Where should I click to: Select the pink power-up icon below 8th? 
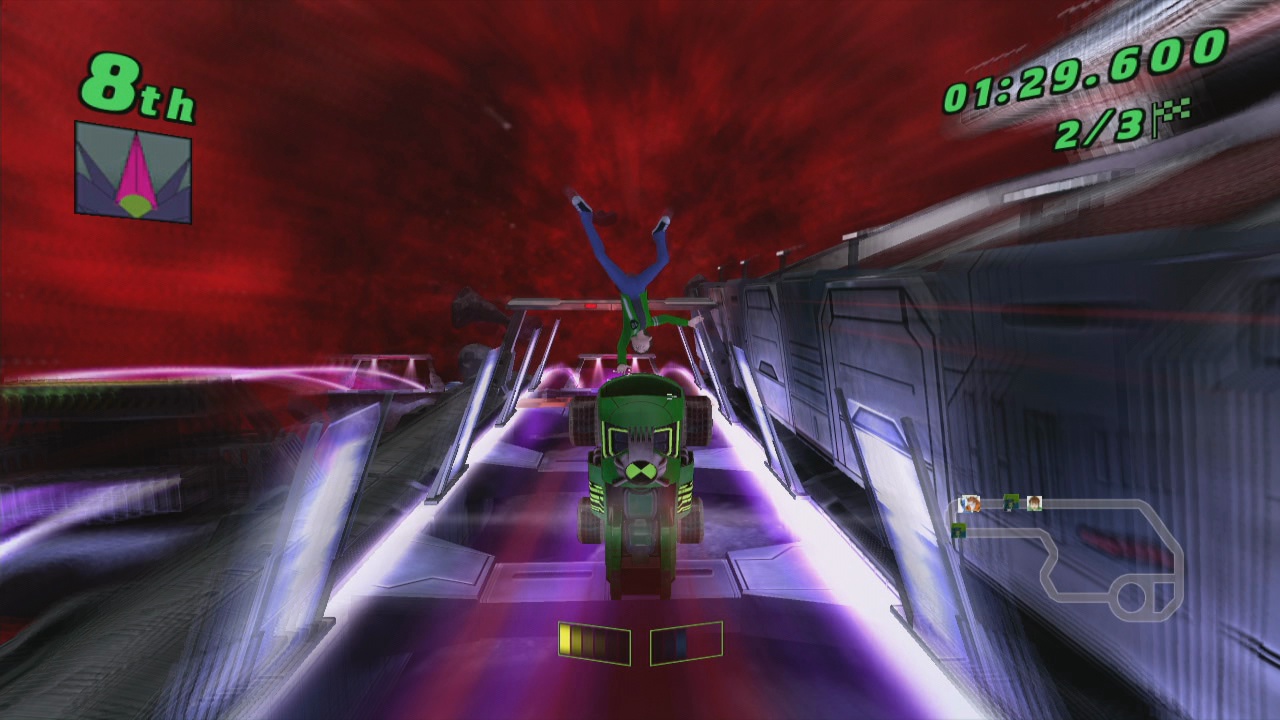[x=137, y=170]
